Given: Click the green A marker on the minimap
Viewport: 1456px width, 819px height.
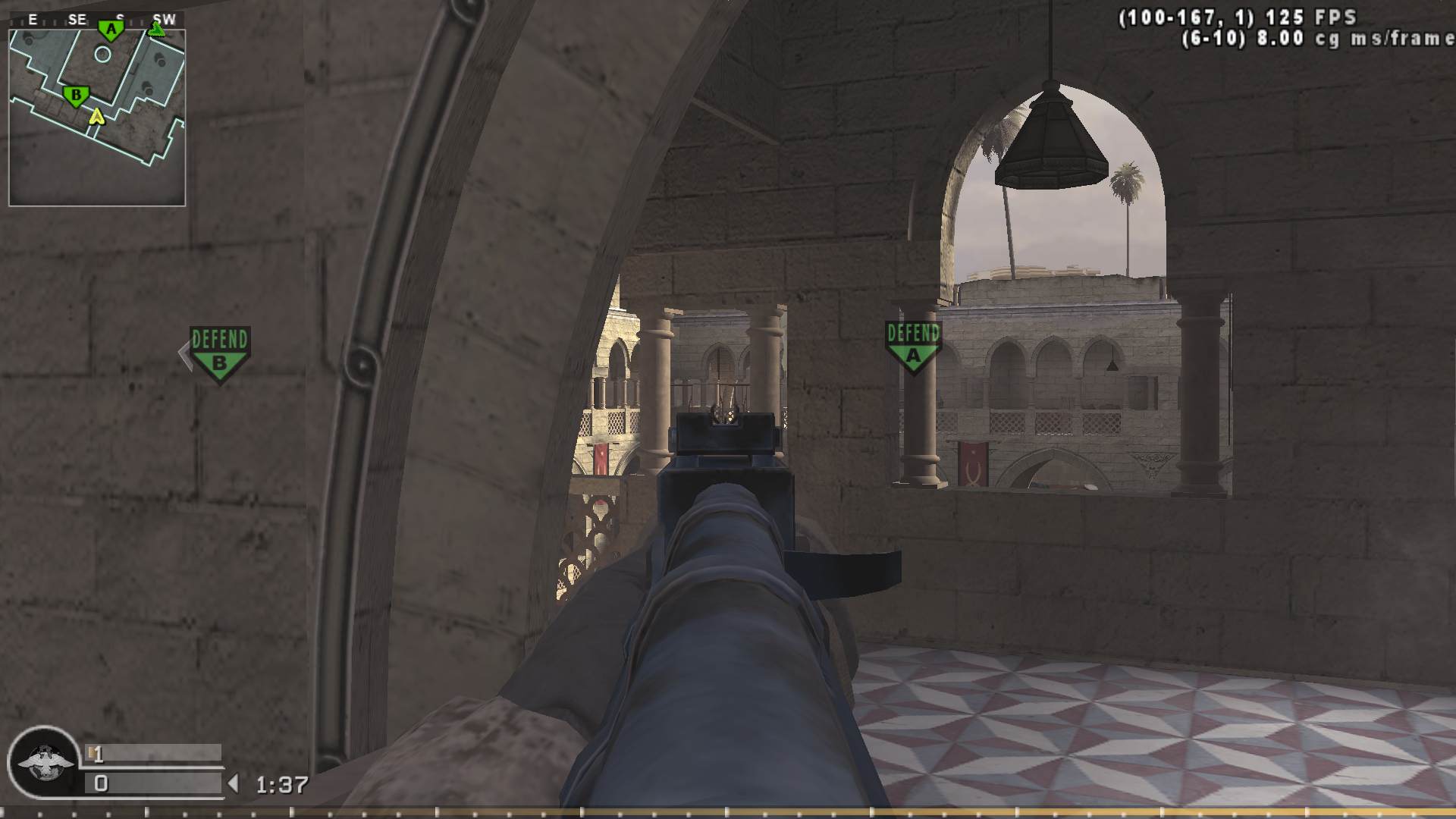Looking at the screenshot, I should [x=111, y=29].
